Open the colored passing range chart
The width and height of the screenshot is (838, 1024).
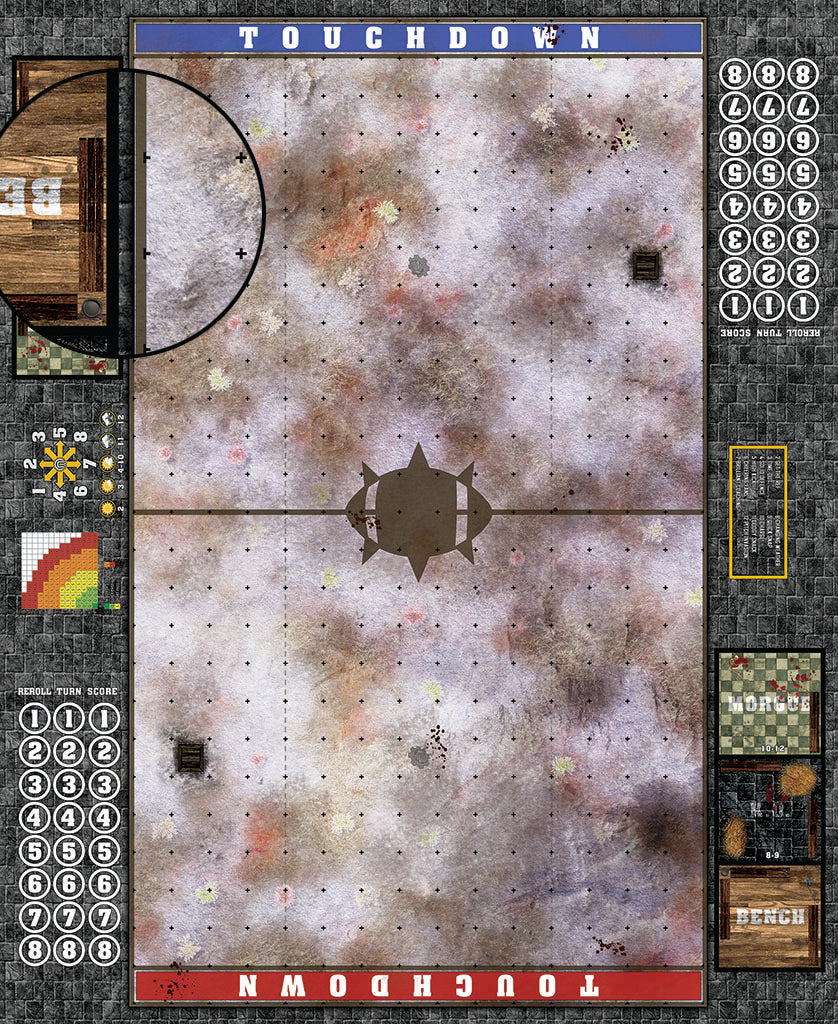[60, 570]
